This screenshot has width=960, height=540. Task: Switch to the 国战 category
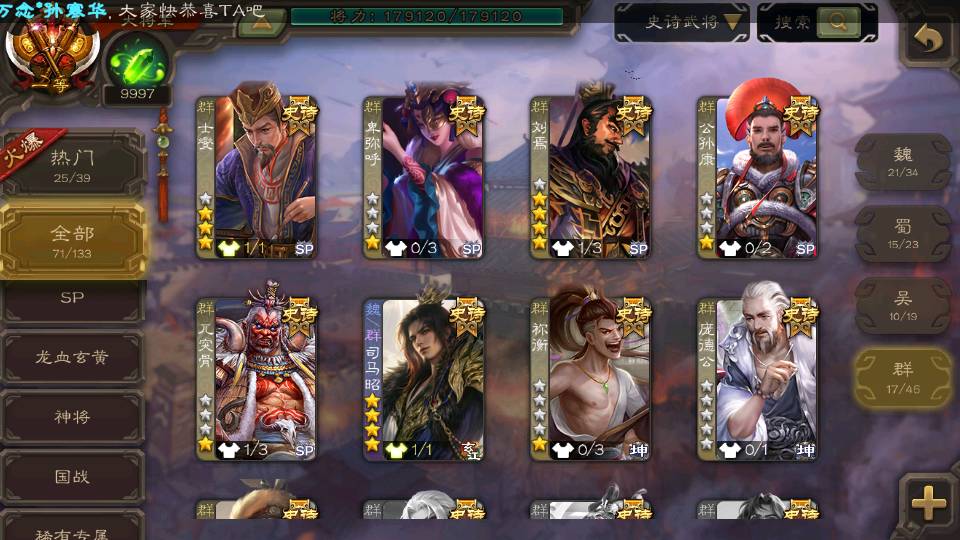coord(72,477)
